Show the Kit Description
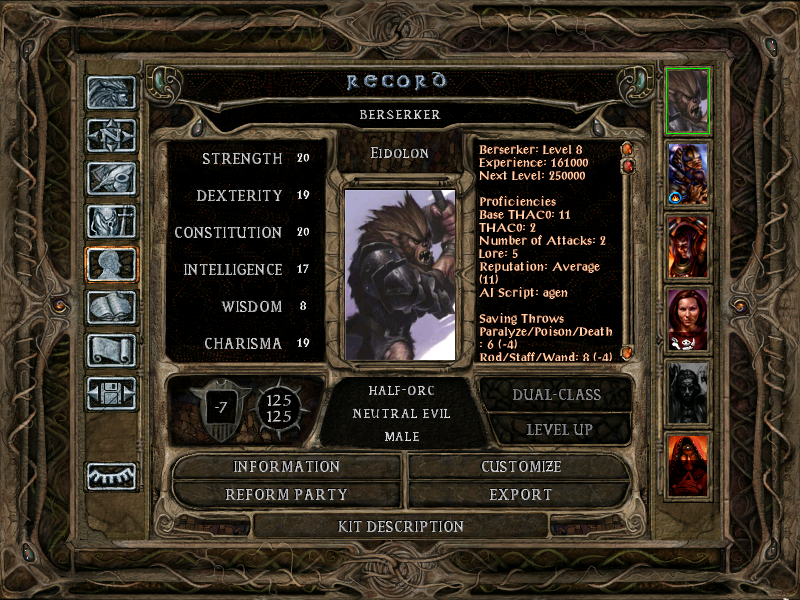 pos(401,526)
